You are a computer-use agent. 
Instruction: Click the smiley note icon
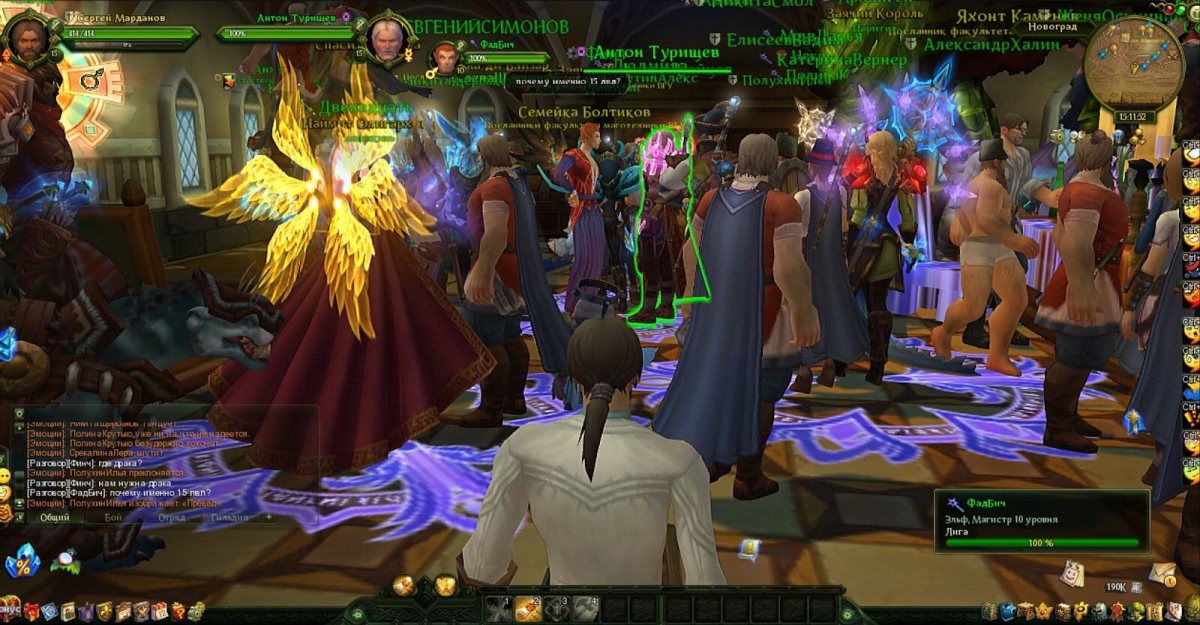pyautogui.click(x=1072, y=572)
